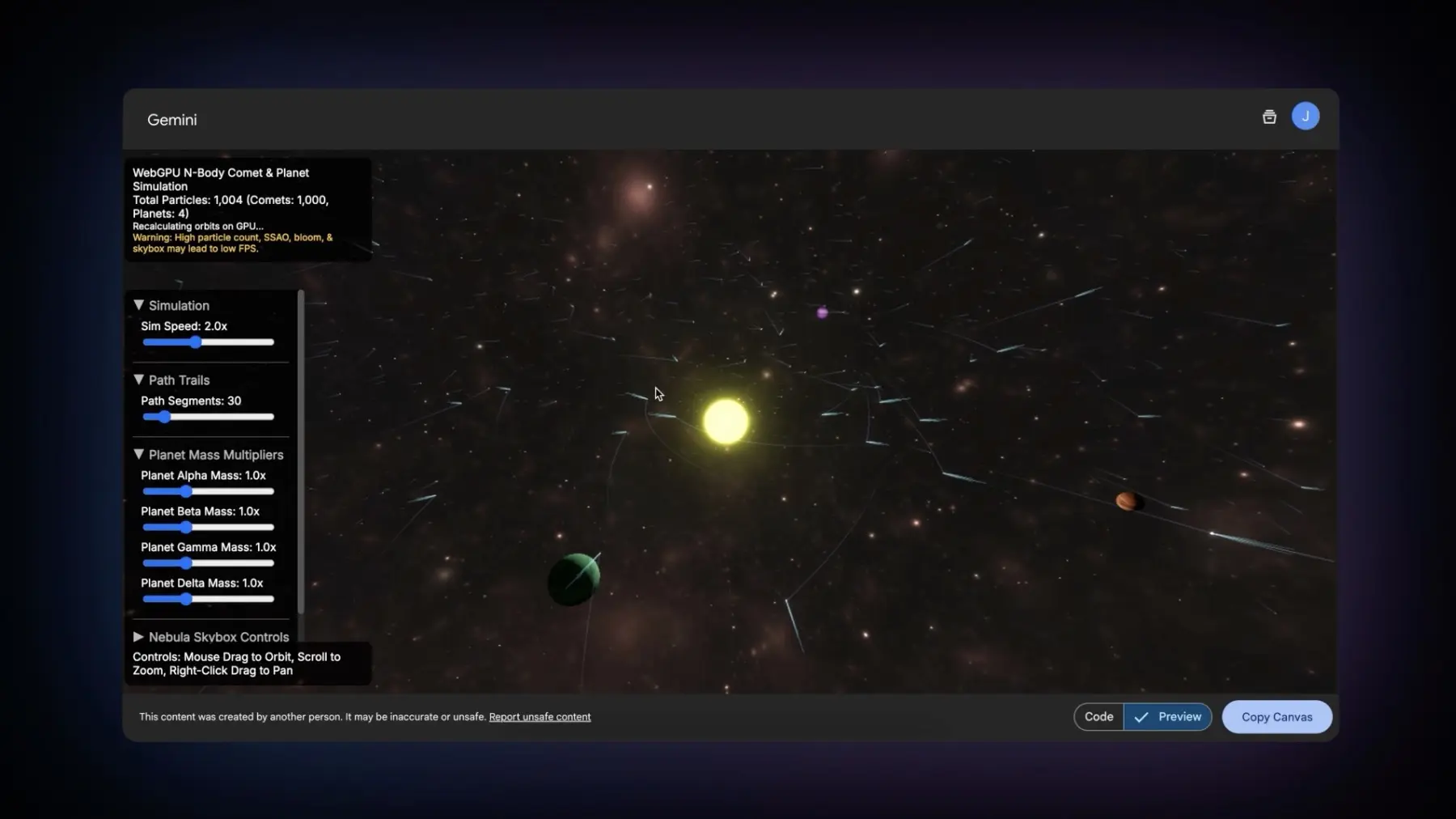Open the J account avatar
The image size is (1456, 819).
coord(1305,117)
